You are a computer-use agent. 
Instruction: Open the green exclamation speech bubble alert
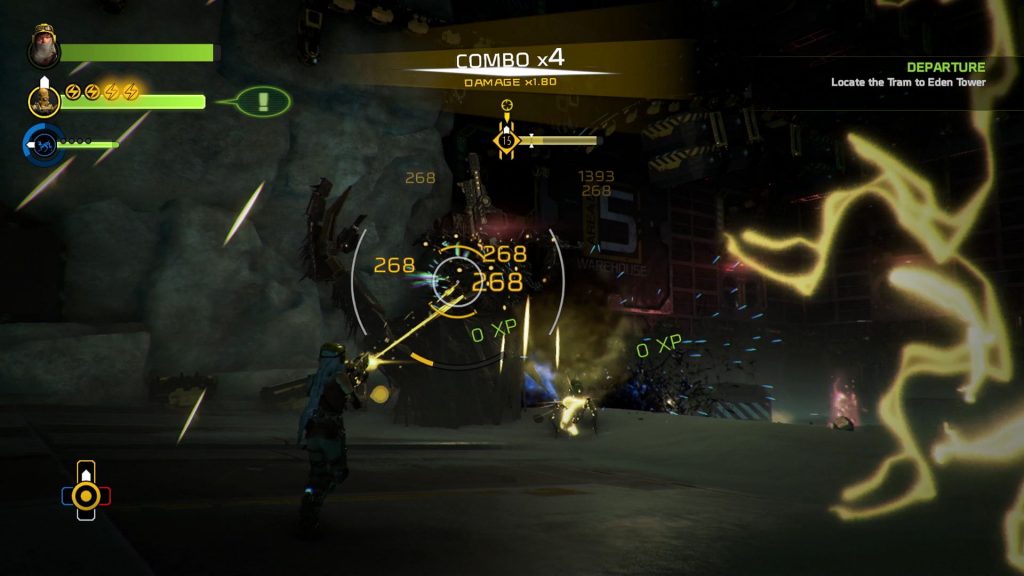(x=263, y=101)
